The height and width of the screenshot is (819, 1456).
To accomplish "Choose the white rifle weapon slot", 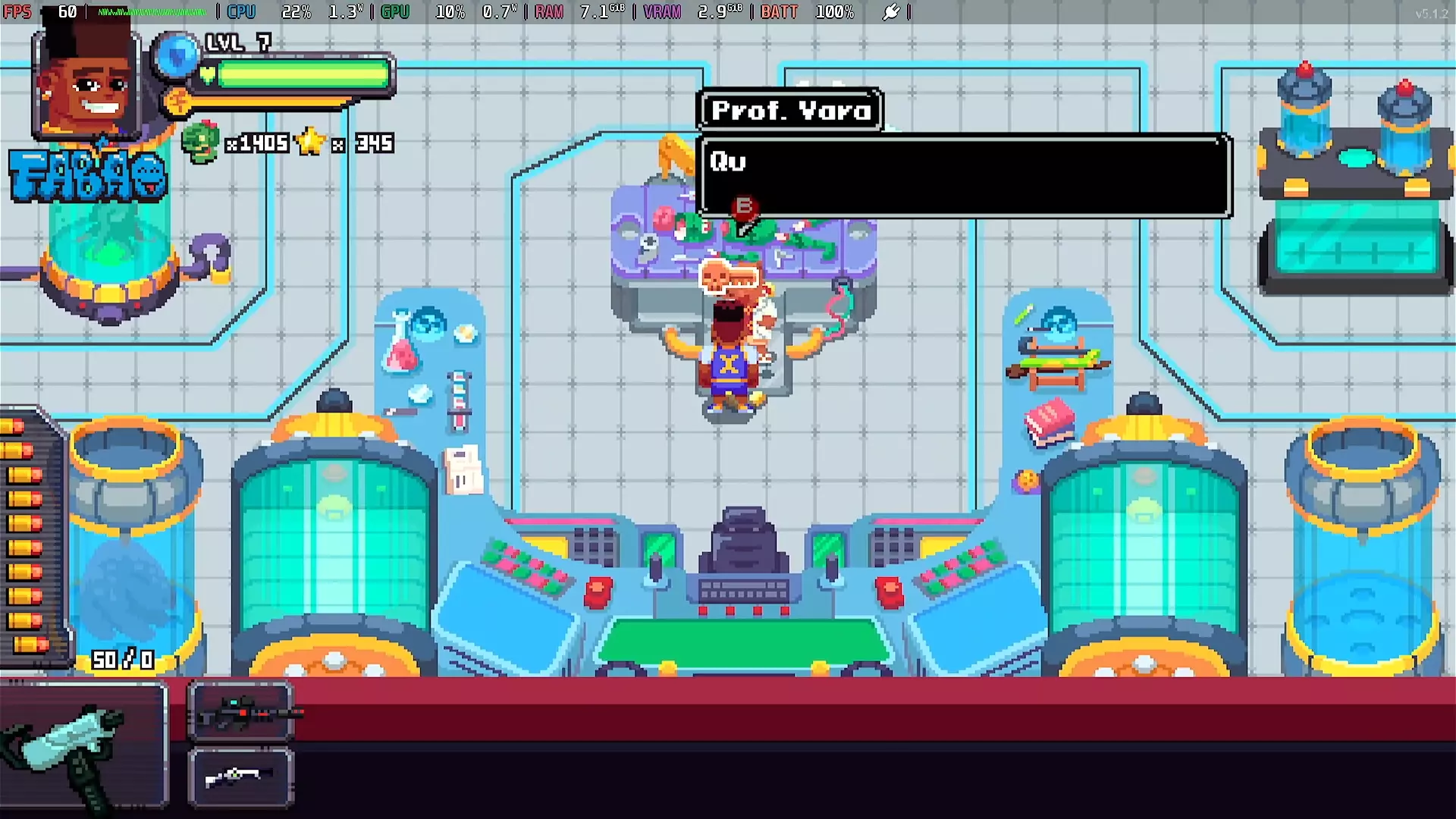I will [x=241, y=777].
